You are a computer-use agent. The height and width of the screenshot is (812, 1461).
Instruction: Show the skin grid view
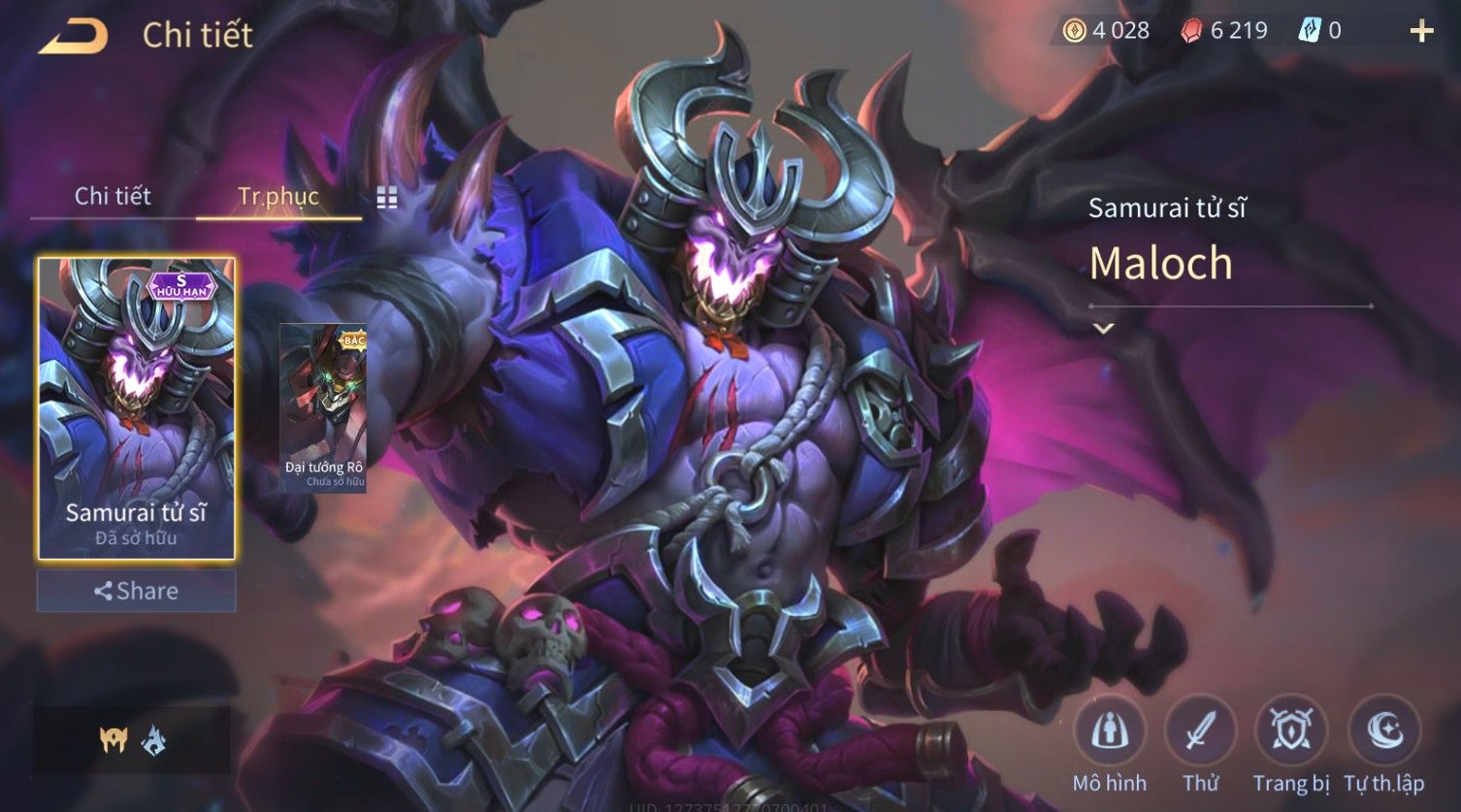pos(387,198)
